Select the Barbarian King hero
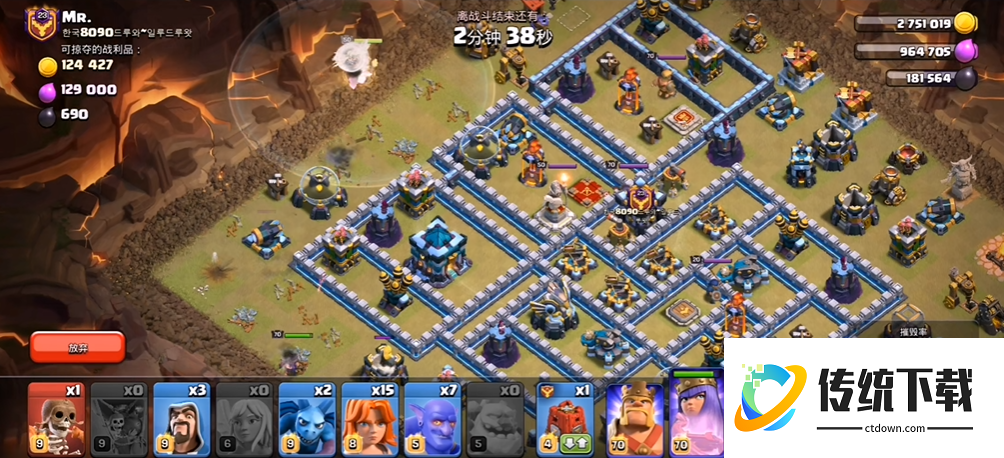Viewport: 1004px width, 458px height. (631, 414)
